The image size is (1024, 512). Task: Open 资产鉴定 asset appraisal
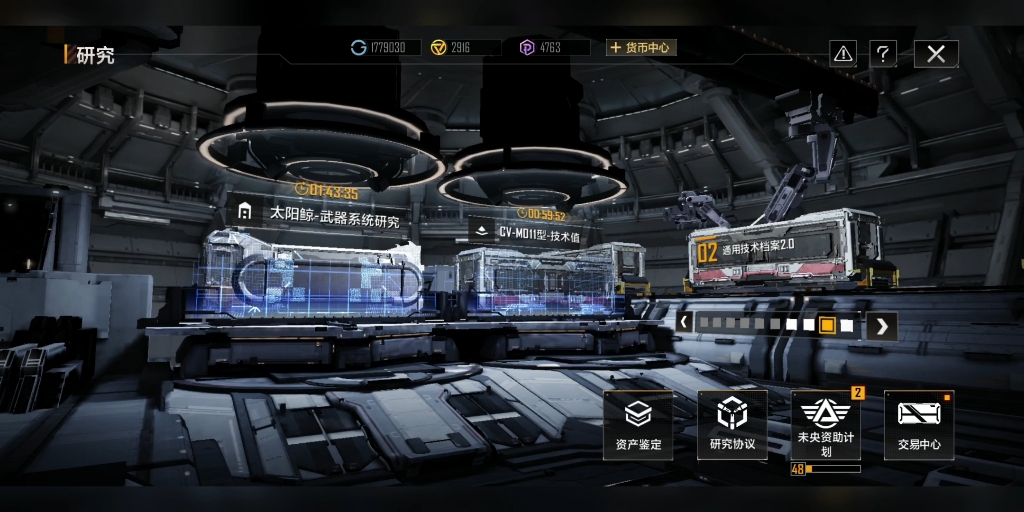[638, 424]
